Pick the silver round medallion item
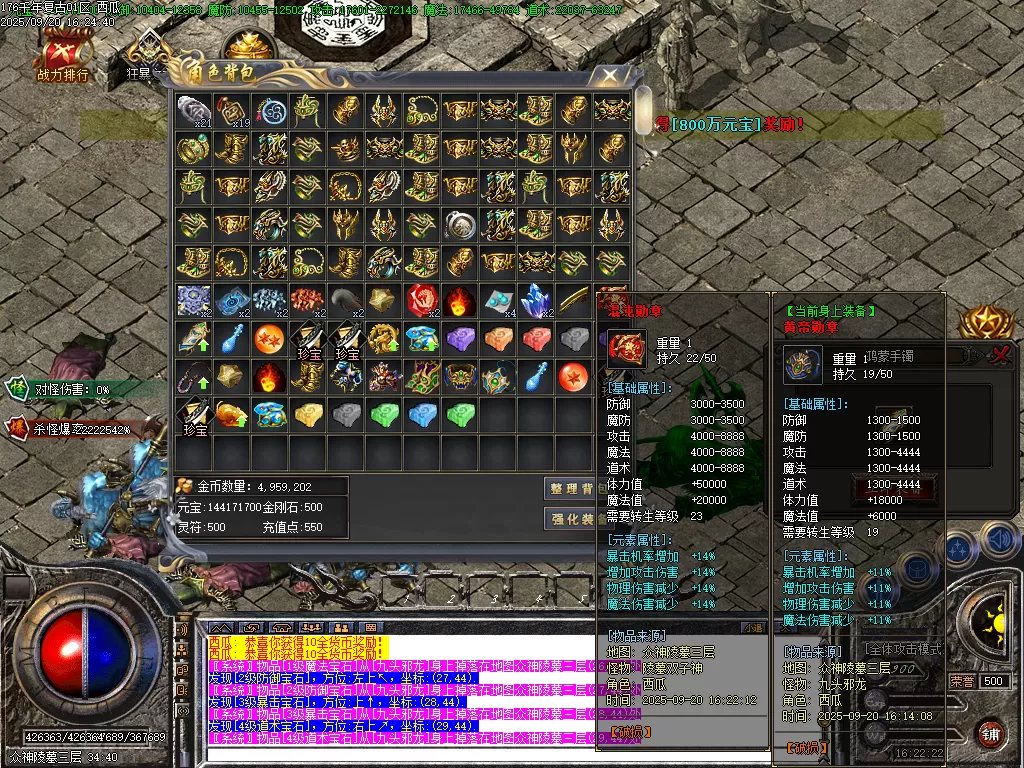The image size is (1024, 768). 459,224
